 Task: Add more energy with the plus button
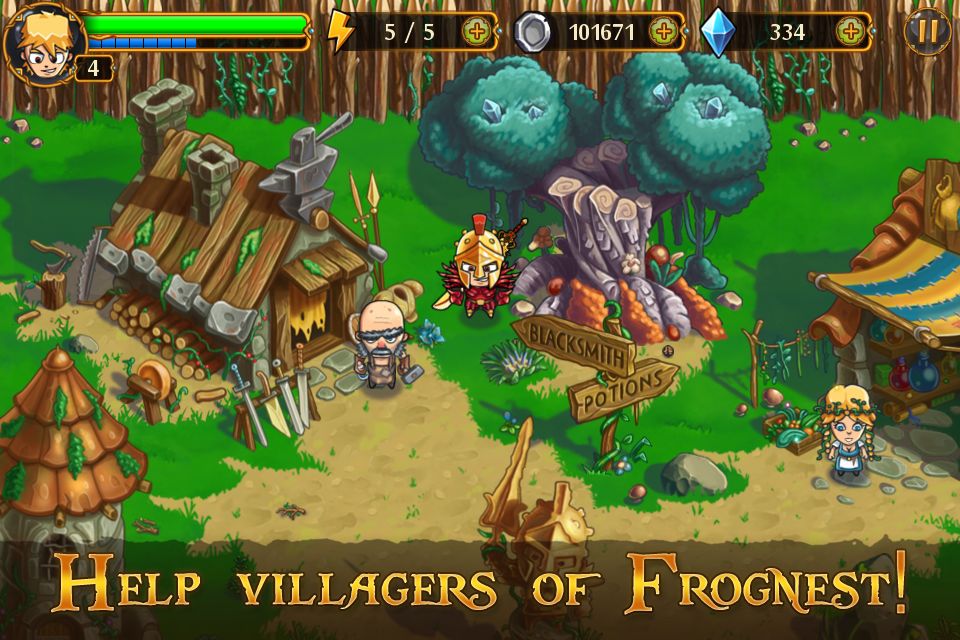[x=477, y=32]
